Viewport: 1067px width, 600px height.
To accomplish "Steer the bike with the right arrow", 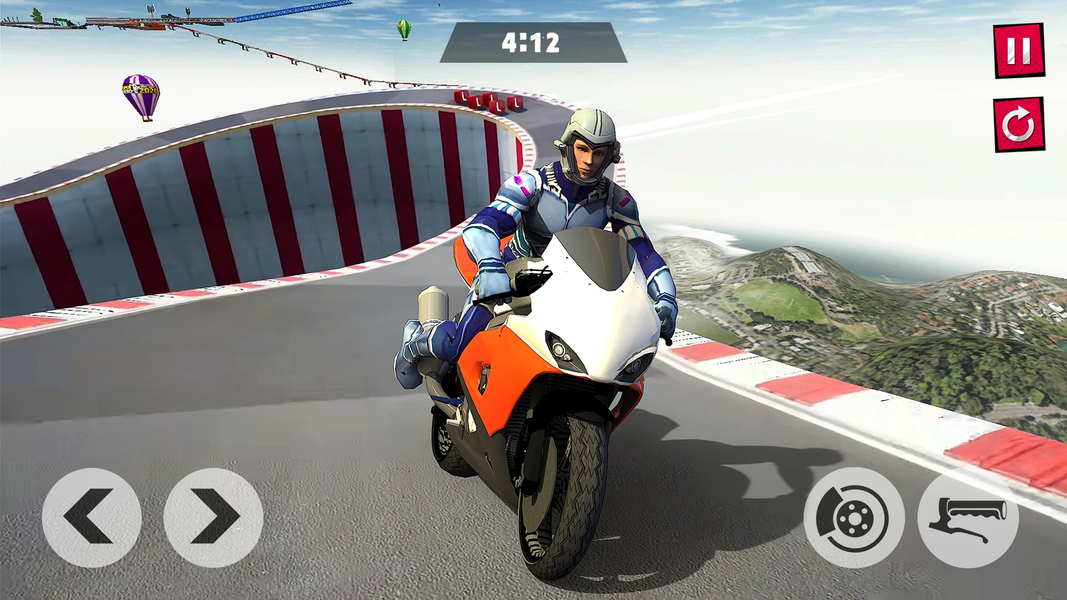I will click(x=213, y=518).
